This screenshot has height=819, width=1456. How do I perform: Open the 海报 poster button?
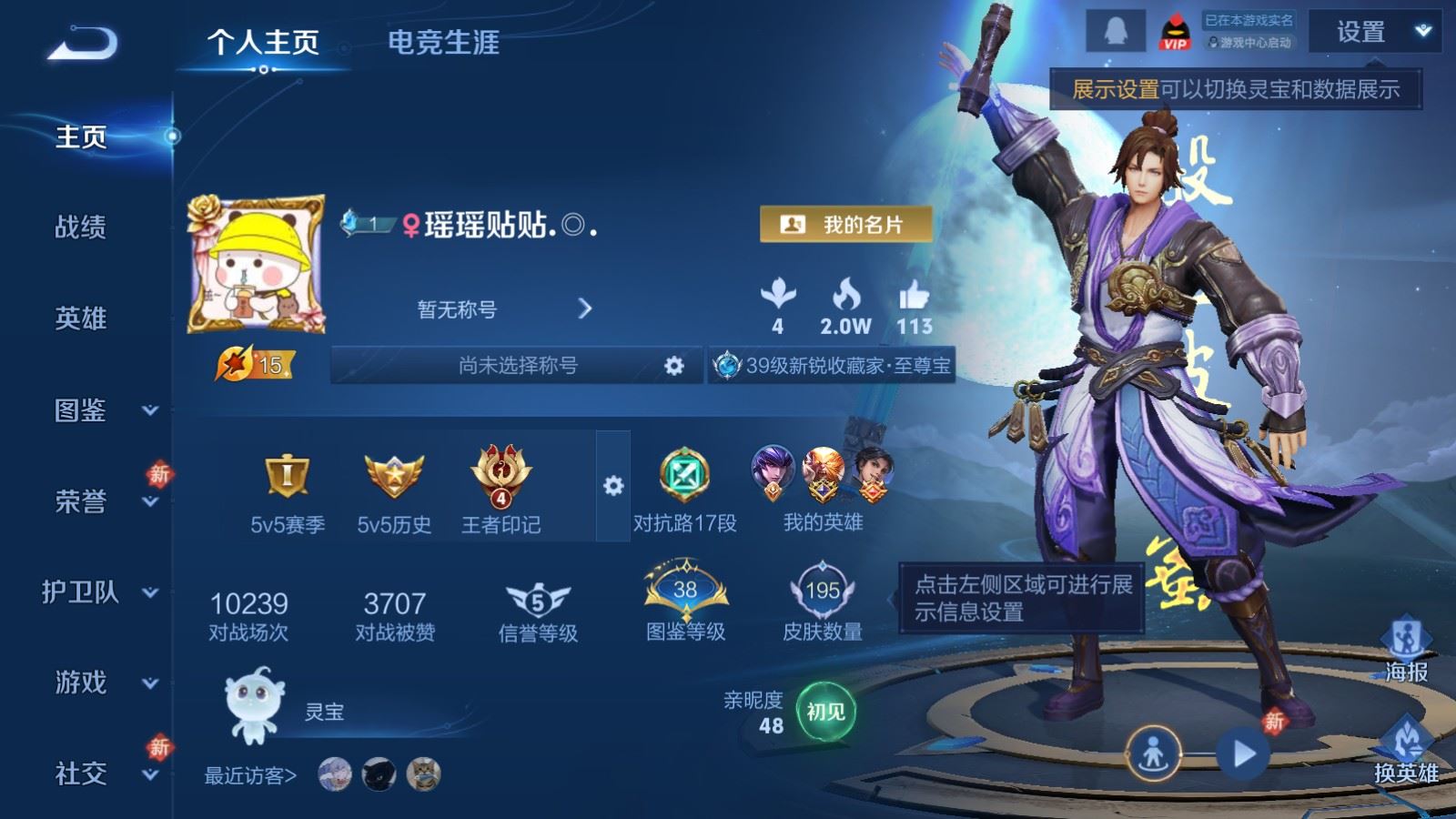coord(1406,651)
